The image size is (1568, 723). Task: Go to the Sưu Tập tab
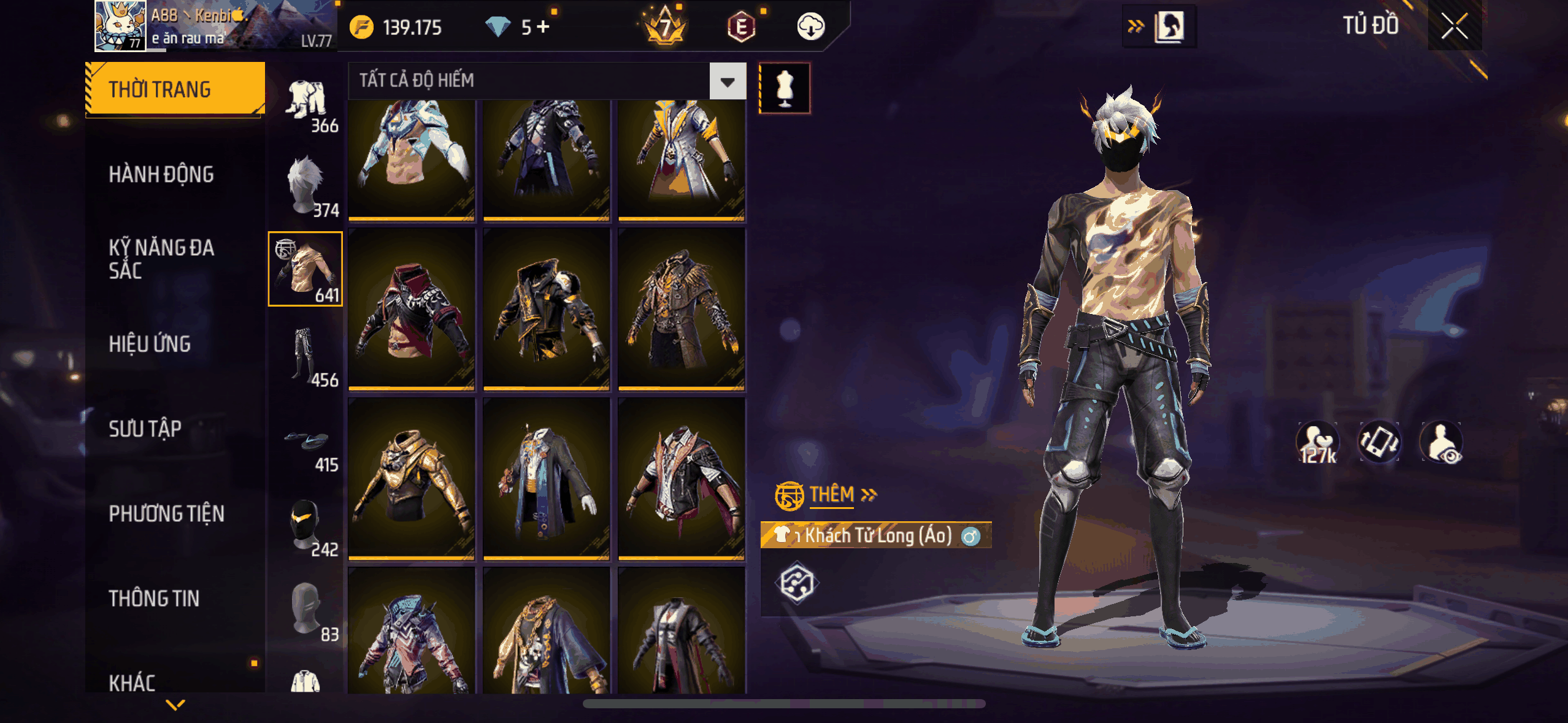[145, 429]
